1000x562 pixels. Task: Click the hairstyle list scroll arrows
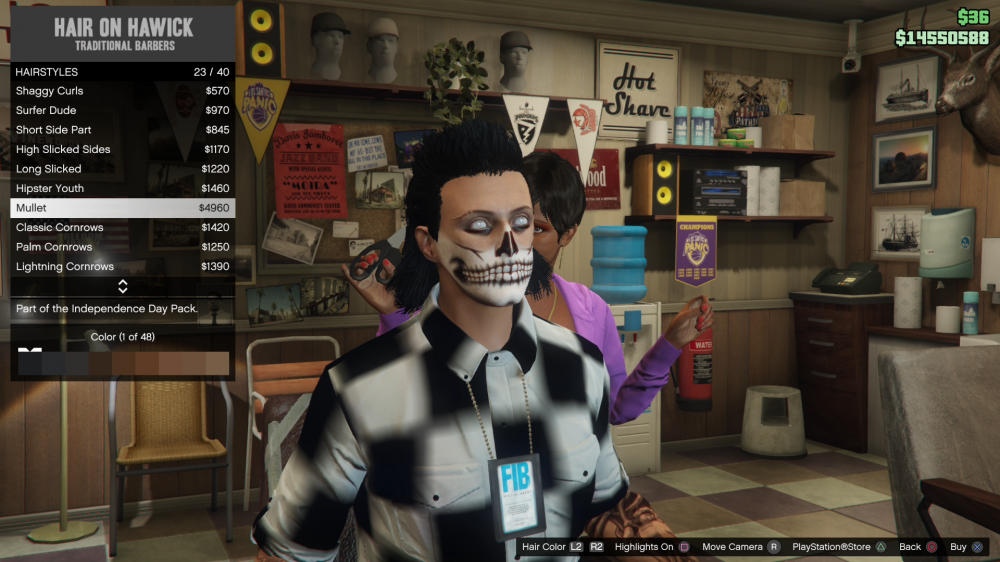(122, 287)
